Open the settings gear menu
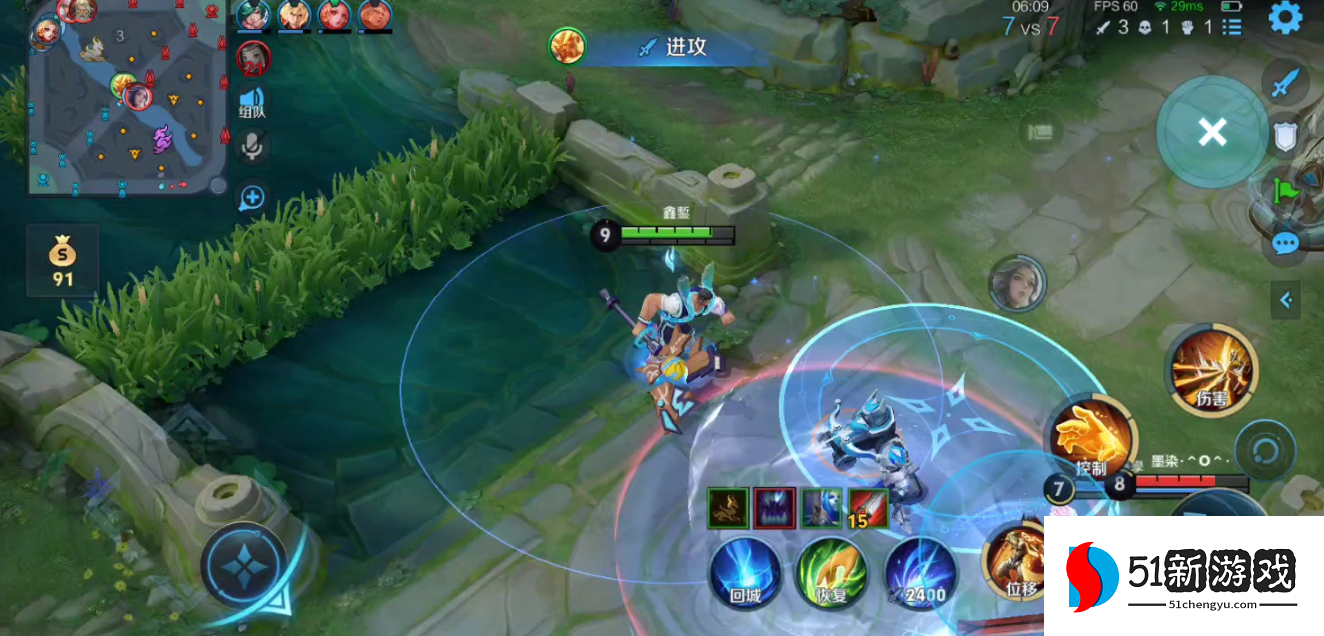This screenshot has height=636, width=1324. [x=1285, y=17]
